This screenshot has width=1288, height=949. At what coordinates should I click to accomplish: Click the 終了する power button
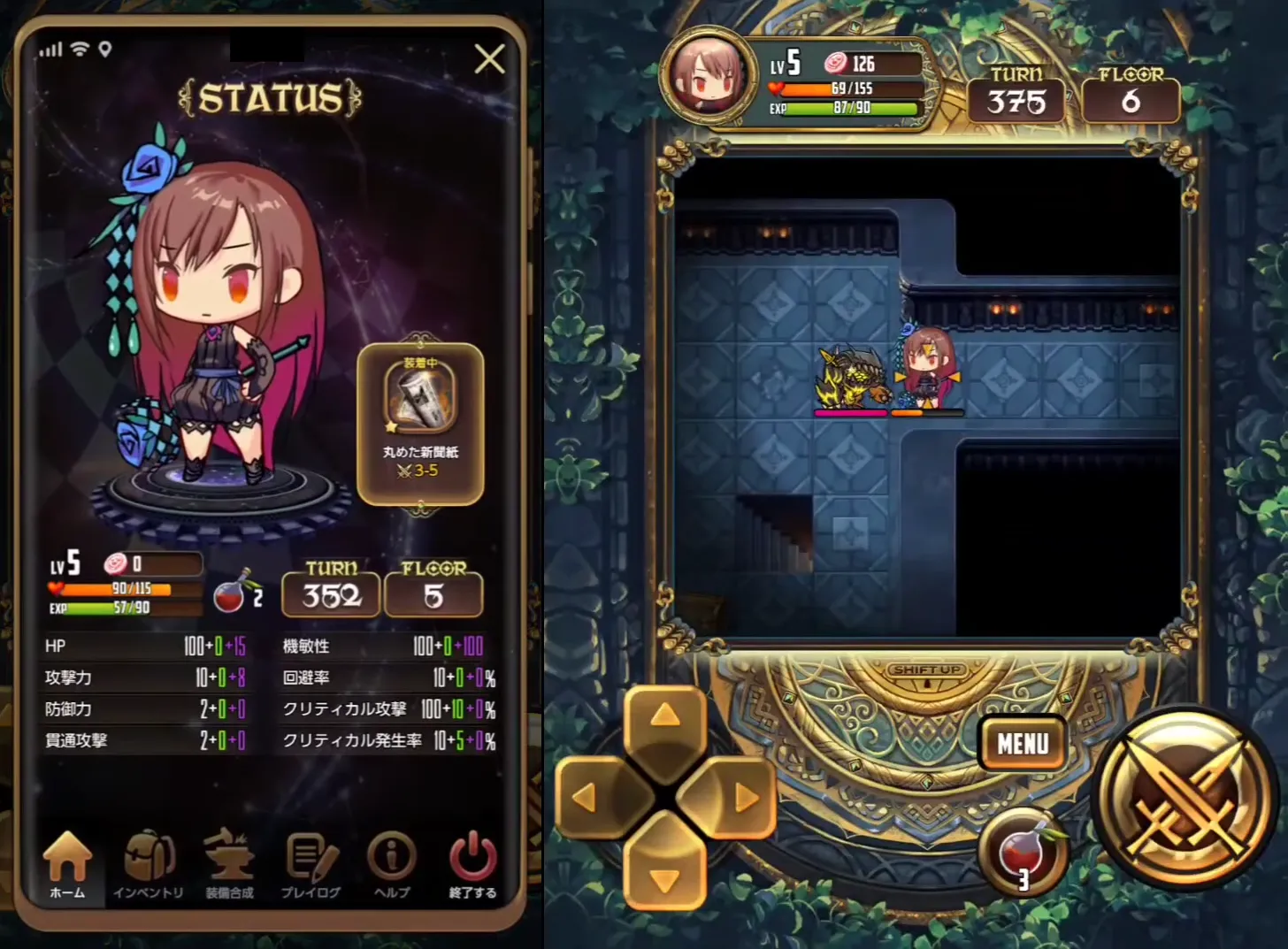[x=472, y=865]
